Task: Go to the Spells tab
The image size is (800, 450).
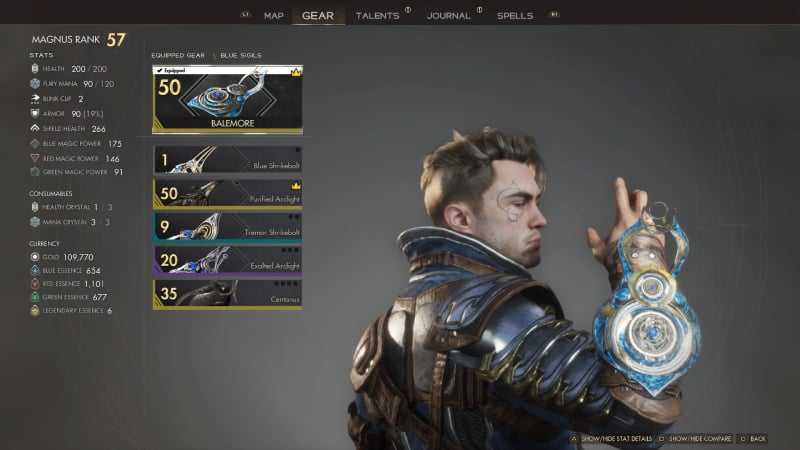Action: pyautogui.click(x=515, y=16)
